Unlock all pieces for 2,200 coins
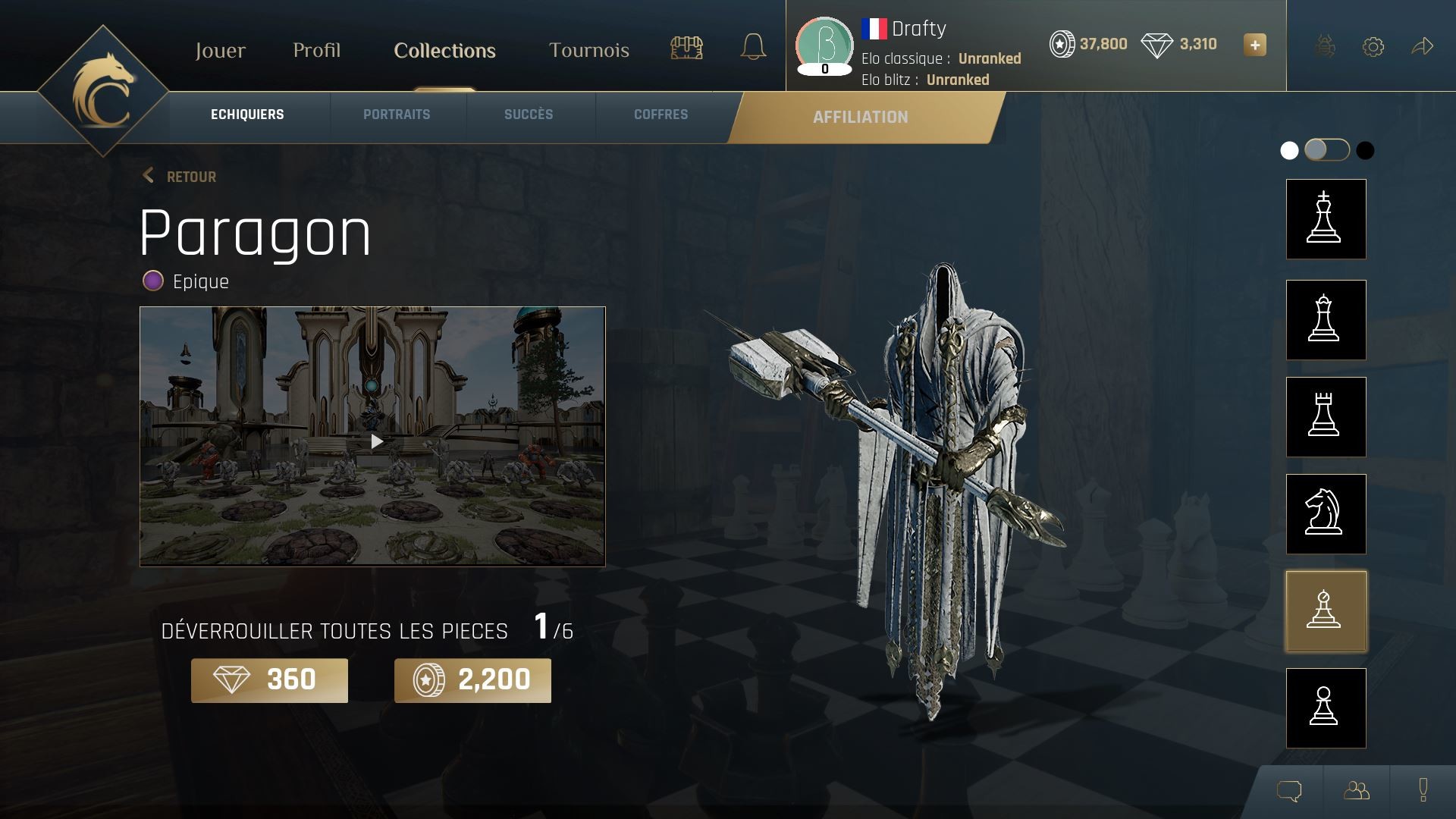 472,680
